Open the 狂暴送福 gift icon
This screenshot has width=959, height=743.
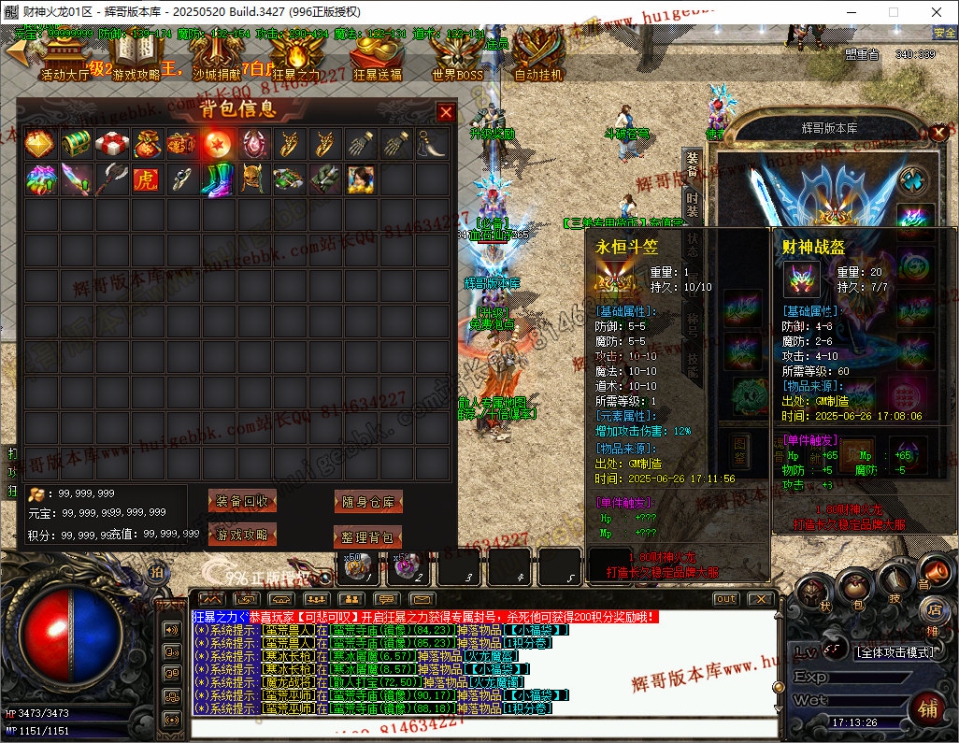pos(377,56)
